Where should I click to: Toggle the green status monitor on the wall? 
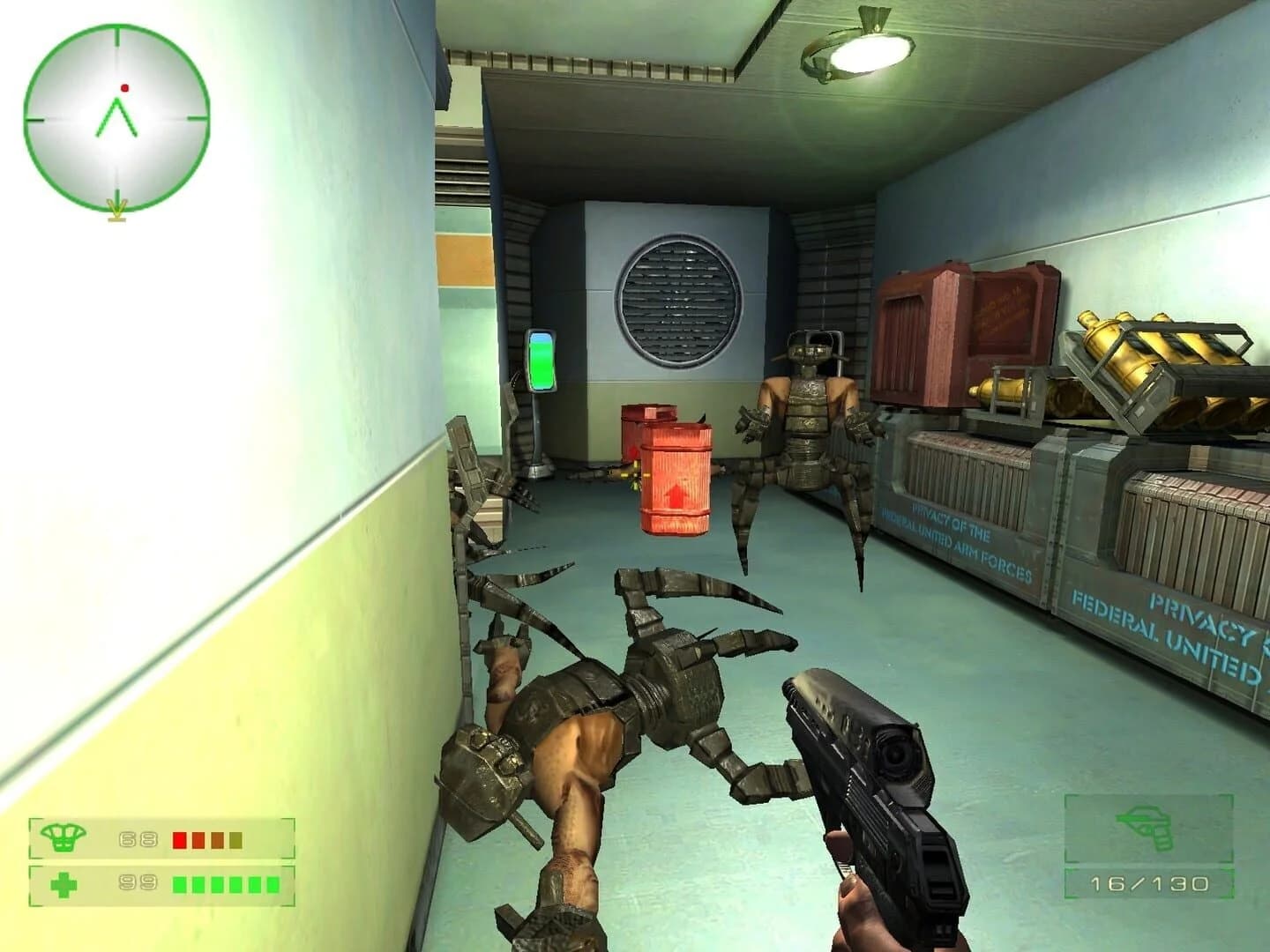point(540,361)
